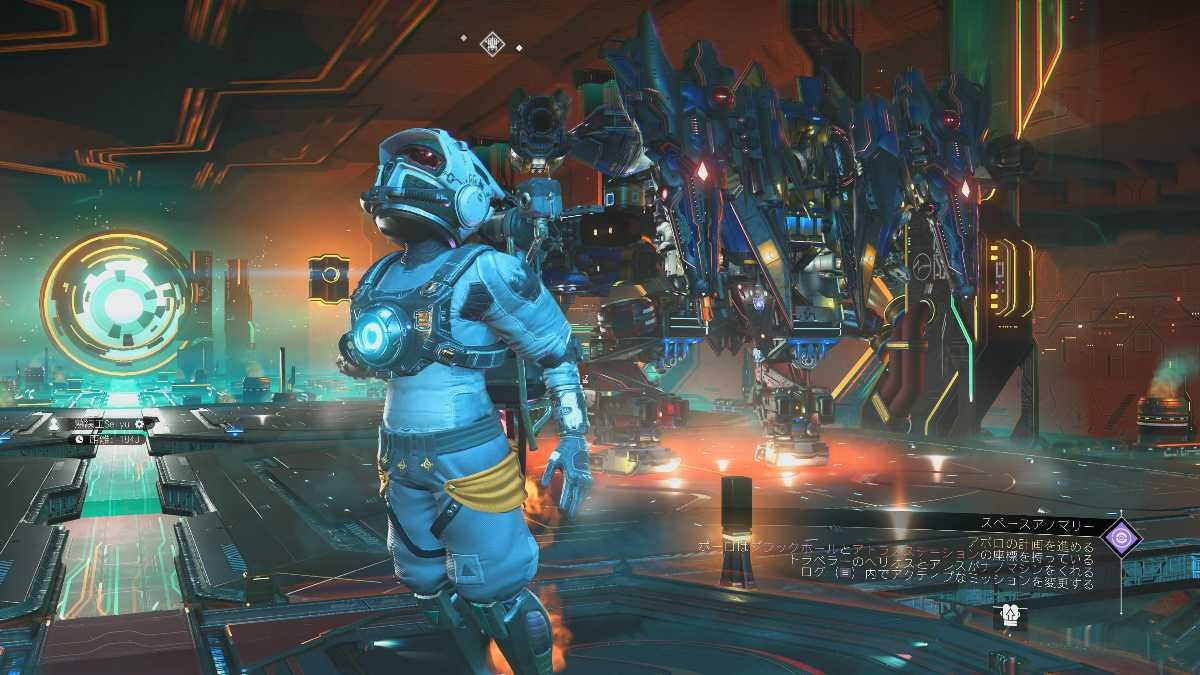Select the diamond compass marker at top

pyautogui.click(x=491, y=43)
